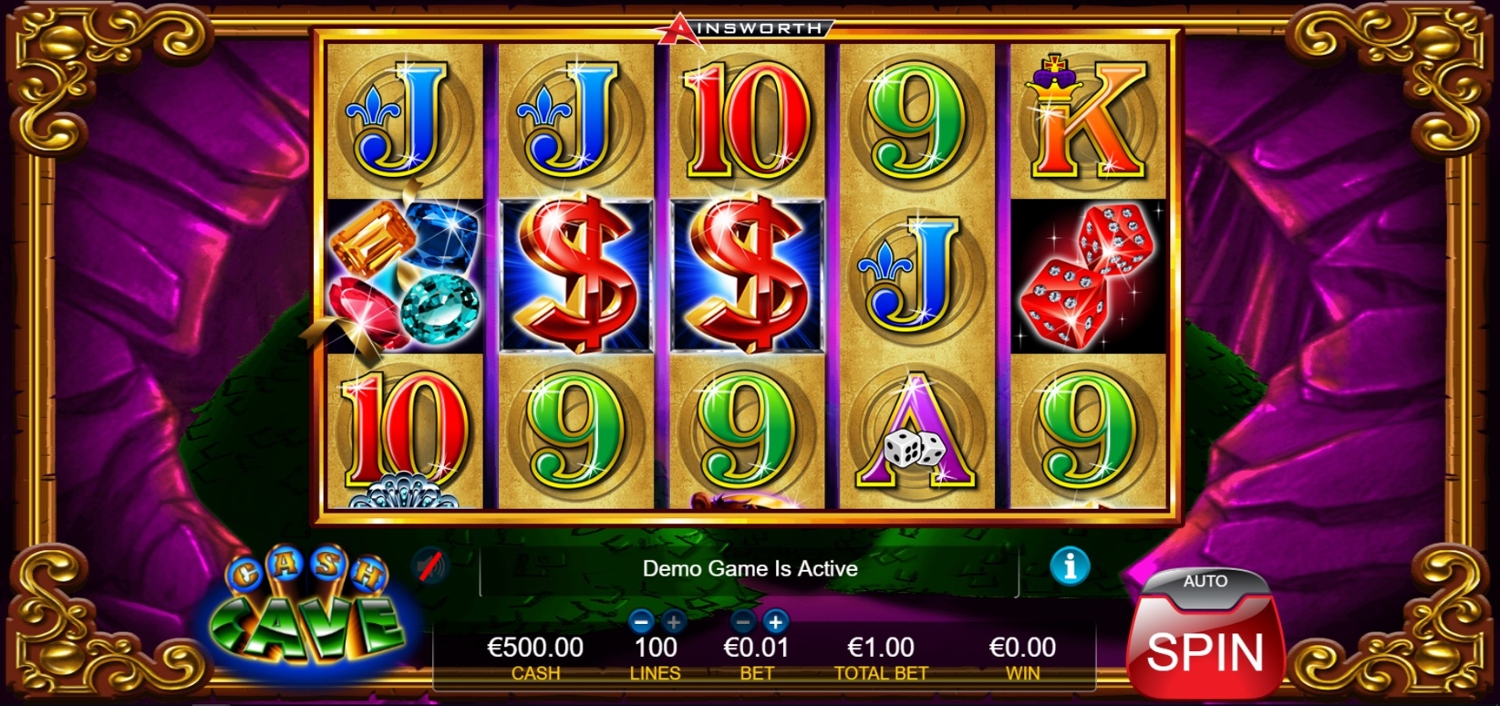Toggle the muted sound speaker icon
This screenshot has height=706, width=1500.
point(430,567)
